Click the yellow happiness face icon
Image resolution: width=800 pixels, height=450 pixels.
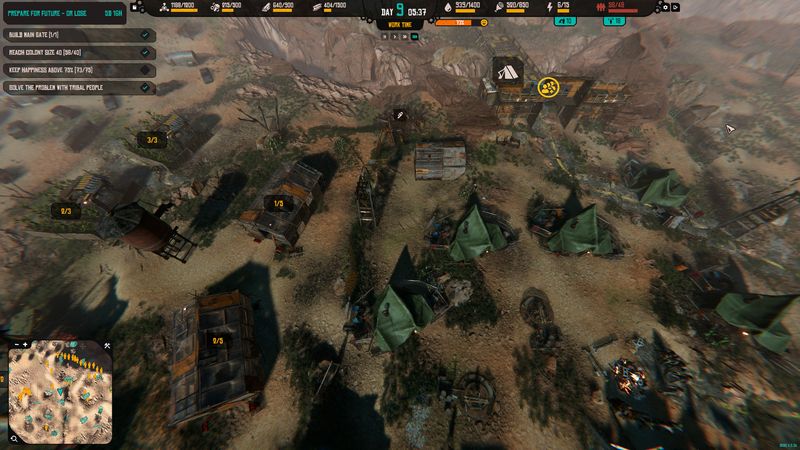point(484,21)
